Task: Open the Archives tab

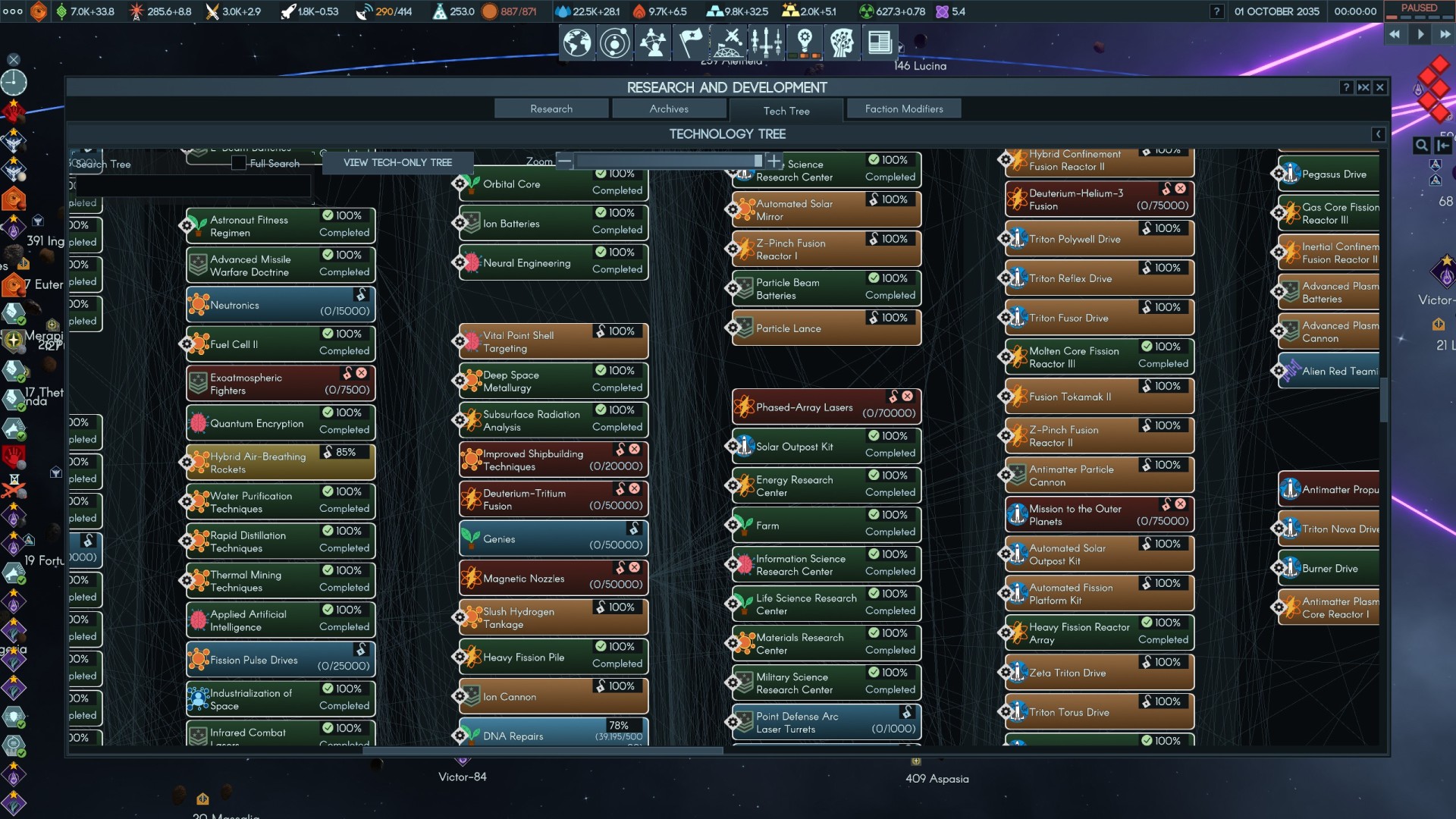Action: pyautogui.click(x=669, y=109)
